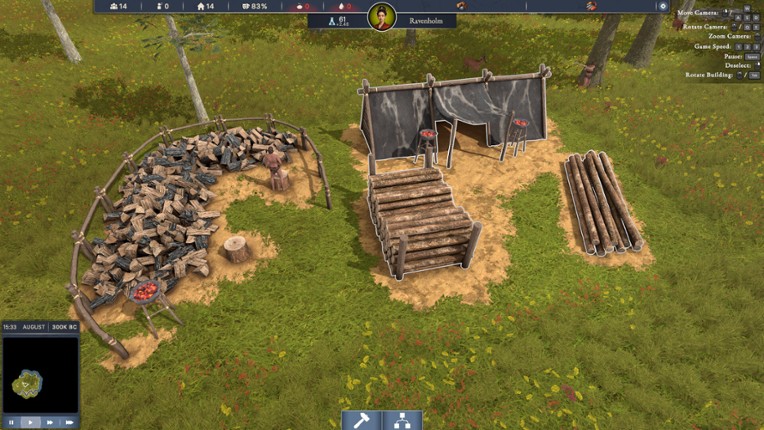Open the round settings button at top right
This screenshot has width=764, height=430.
coord(662,6)
